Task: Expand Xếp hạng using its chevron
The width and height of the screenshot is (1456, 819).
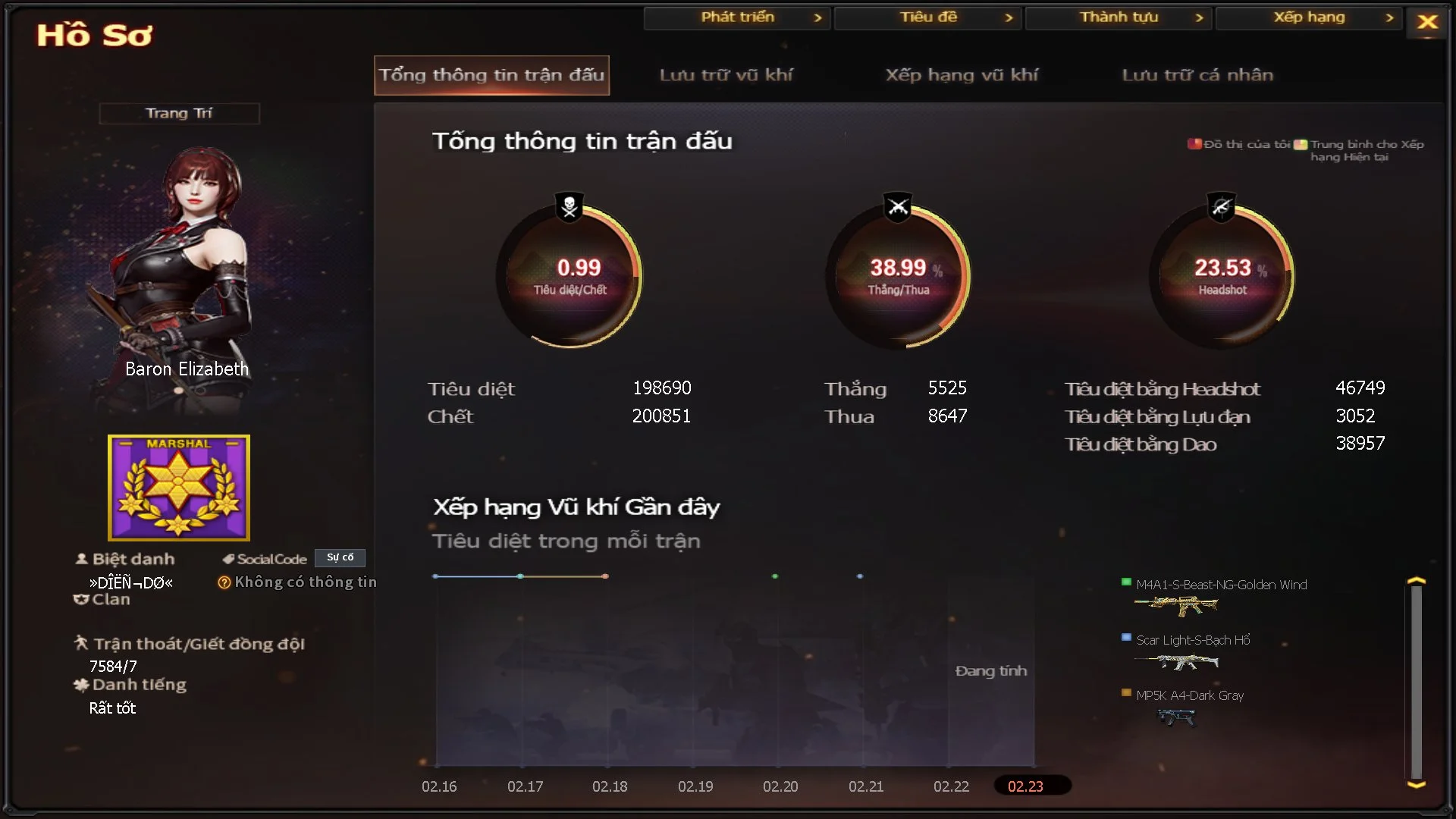Action: click(1391, 17)
